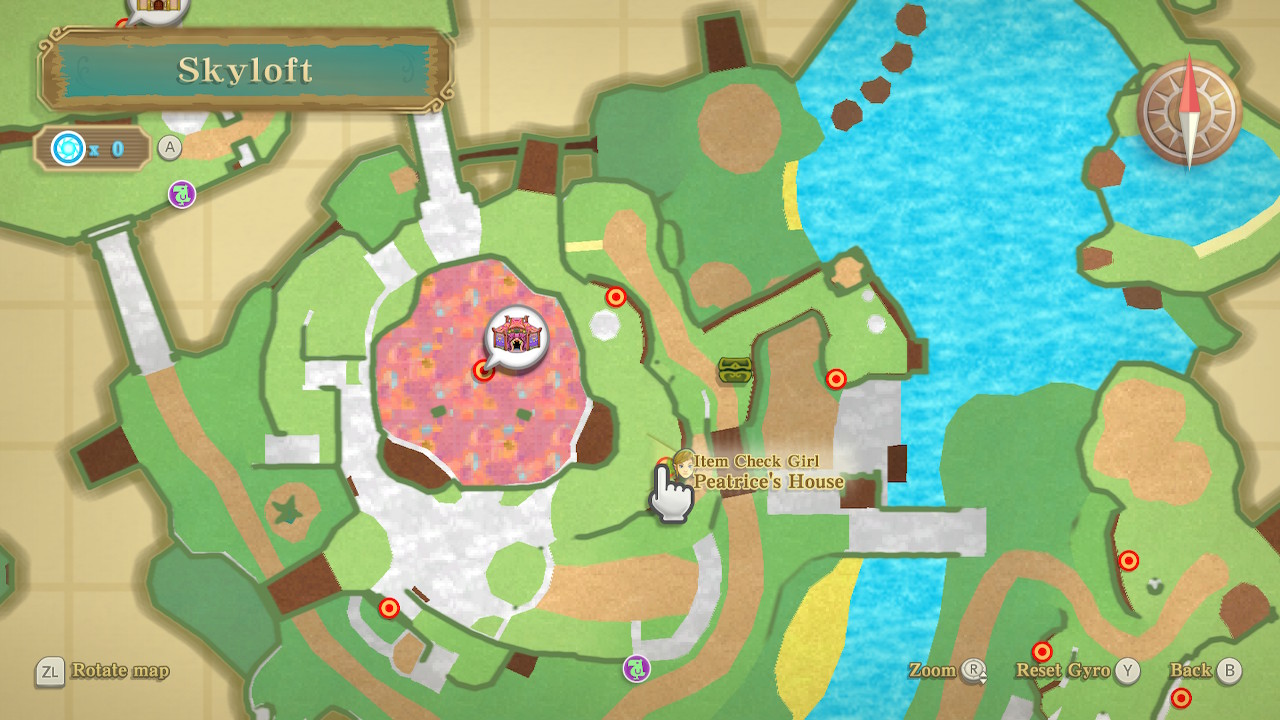Click the Item Check Girl label
Image resolution: width=1280 pixels, height=720 pixels.
coord(758,461)
